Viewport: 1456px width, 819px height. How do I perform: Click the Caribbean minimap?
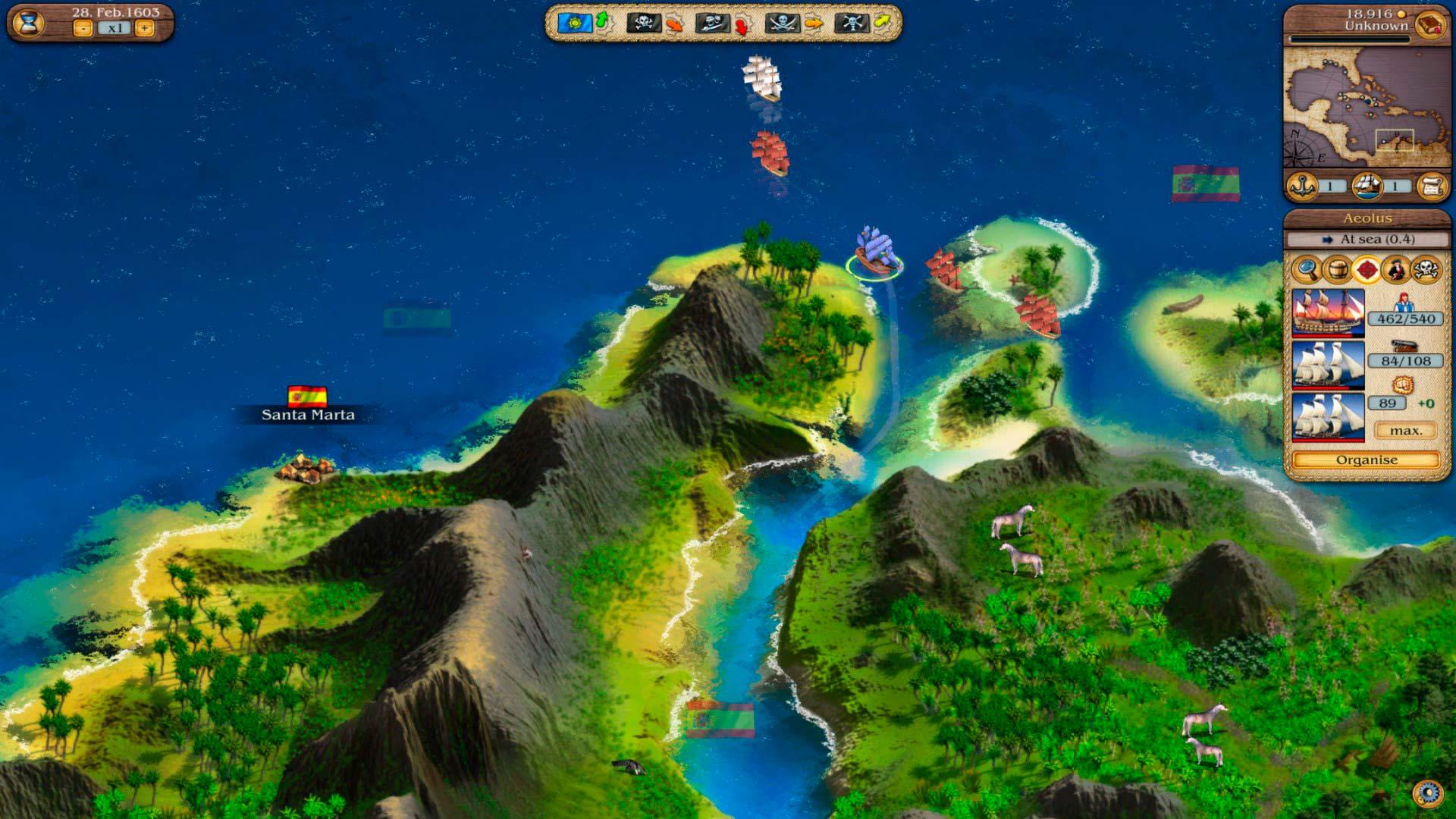click(x=1366, y=107)
